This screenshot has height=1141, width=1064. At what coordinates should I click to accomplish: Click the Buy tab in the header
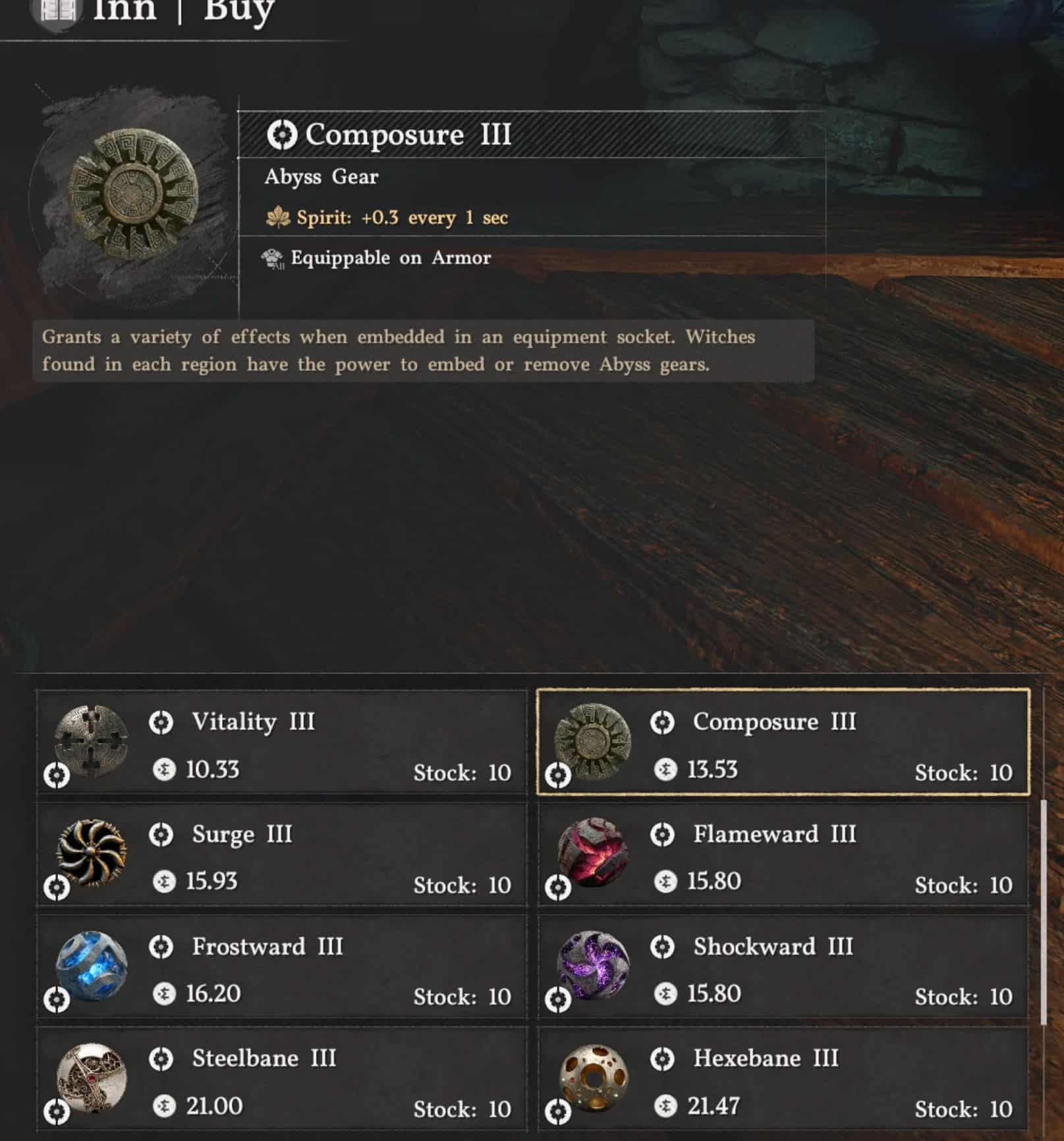234,10
